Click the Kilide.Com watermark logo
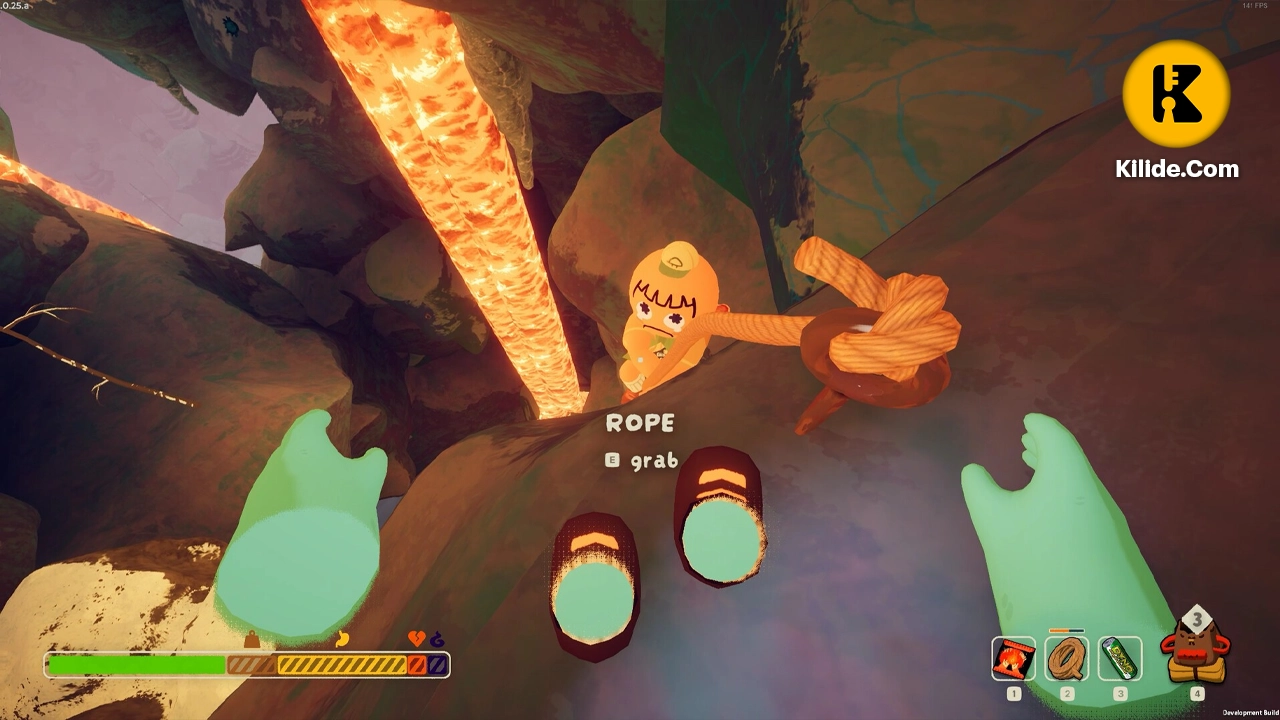The width and height of the screenshot is (1280, 720). click(x=1176, y=94)
